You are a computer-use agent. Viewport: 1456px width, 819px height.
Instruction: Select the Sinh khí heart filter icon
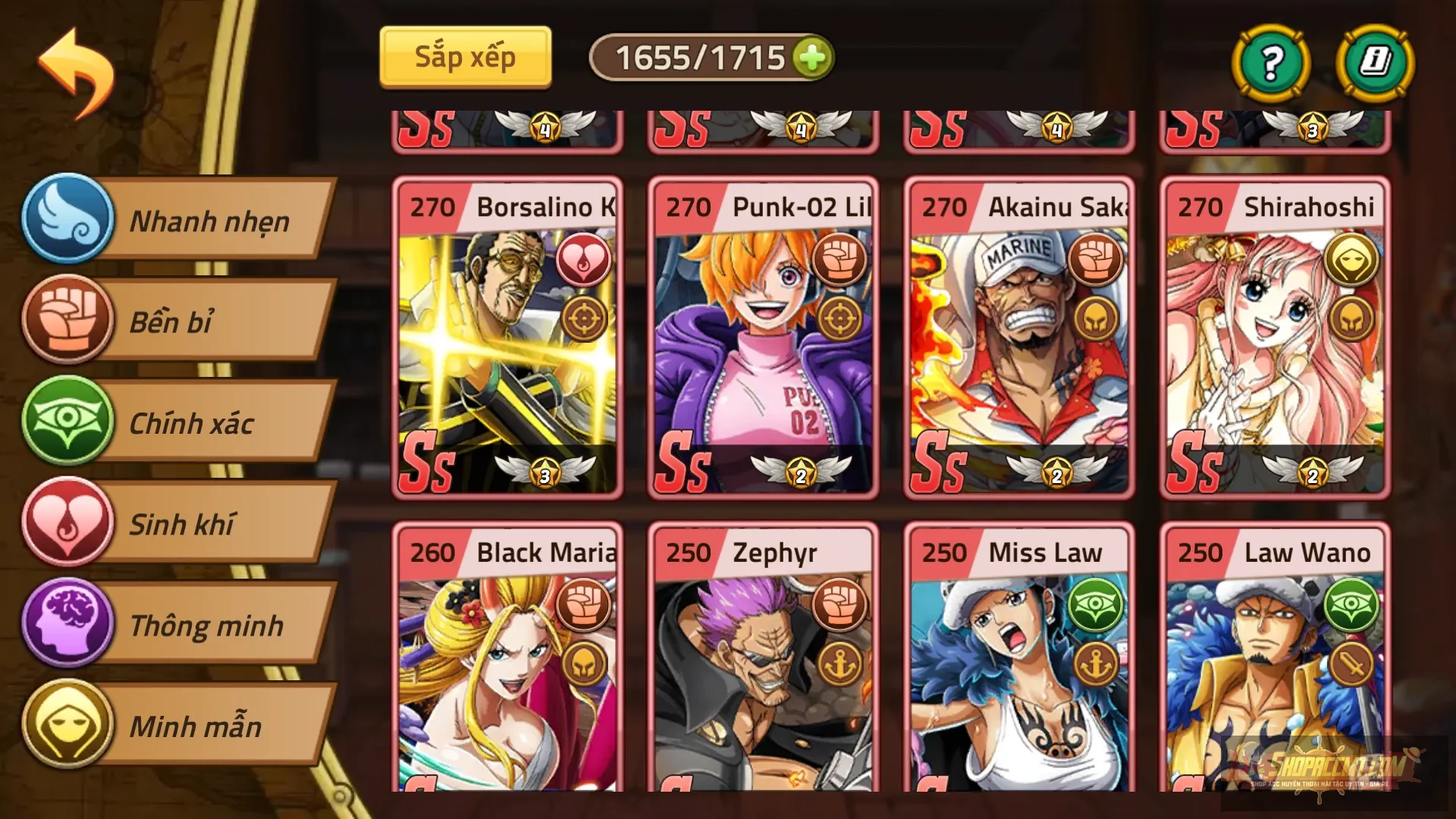tap(68, 525)
